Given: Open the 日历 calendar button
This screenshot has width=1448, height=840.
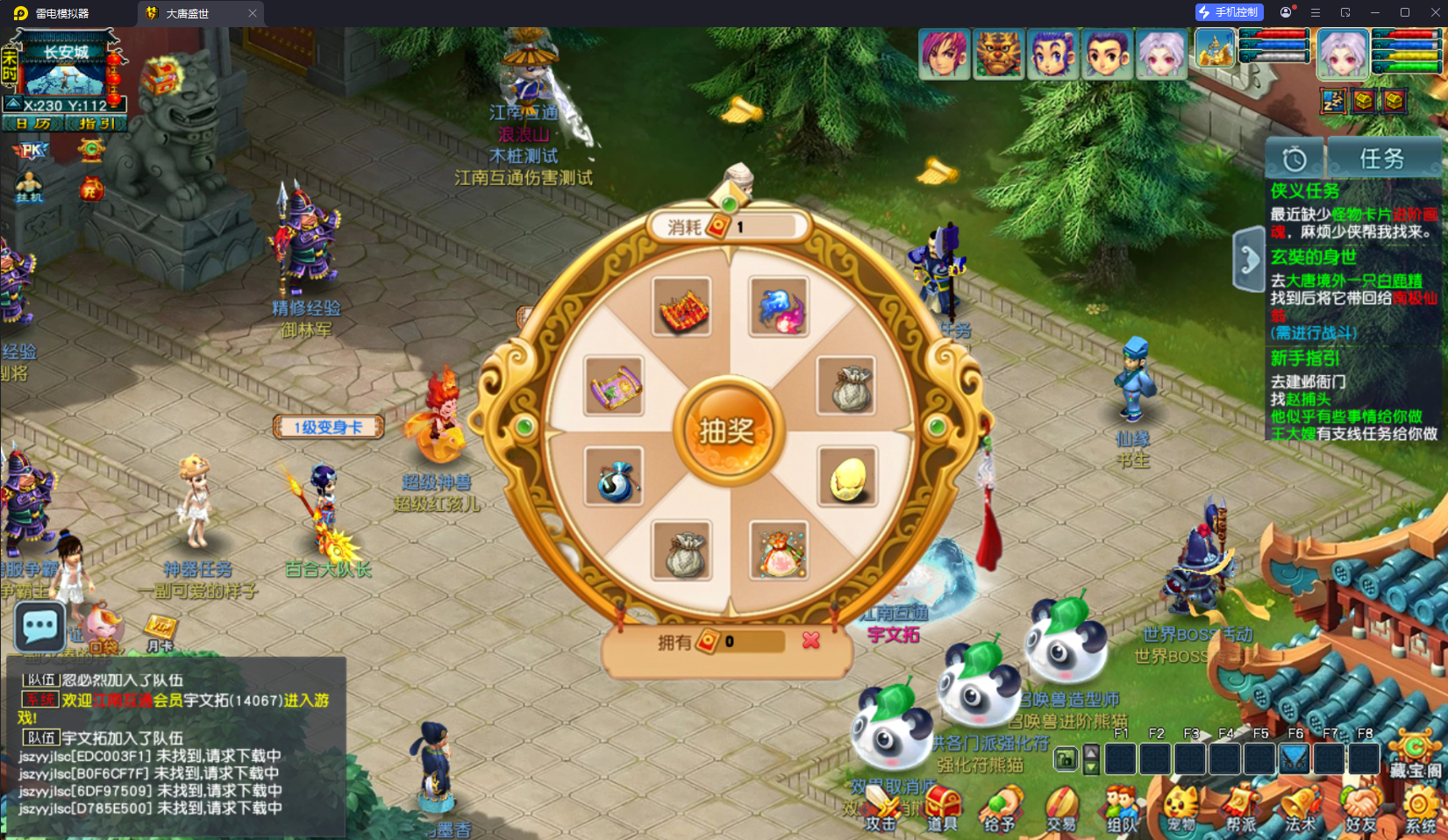Looking at the screenshot, I should (x=33, y=124).
